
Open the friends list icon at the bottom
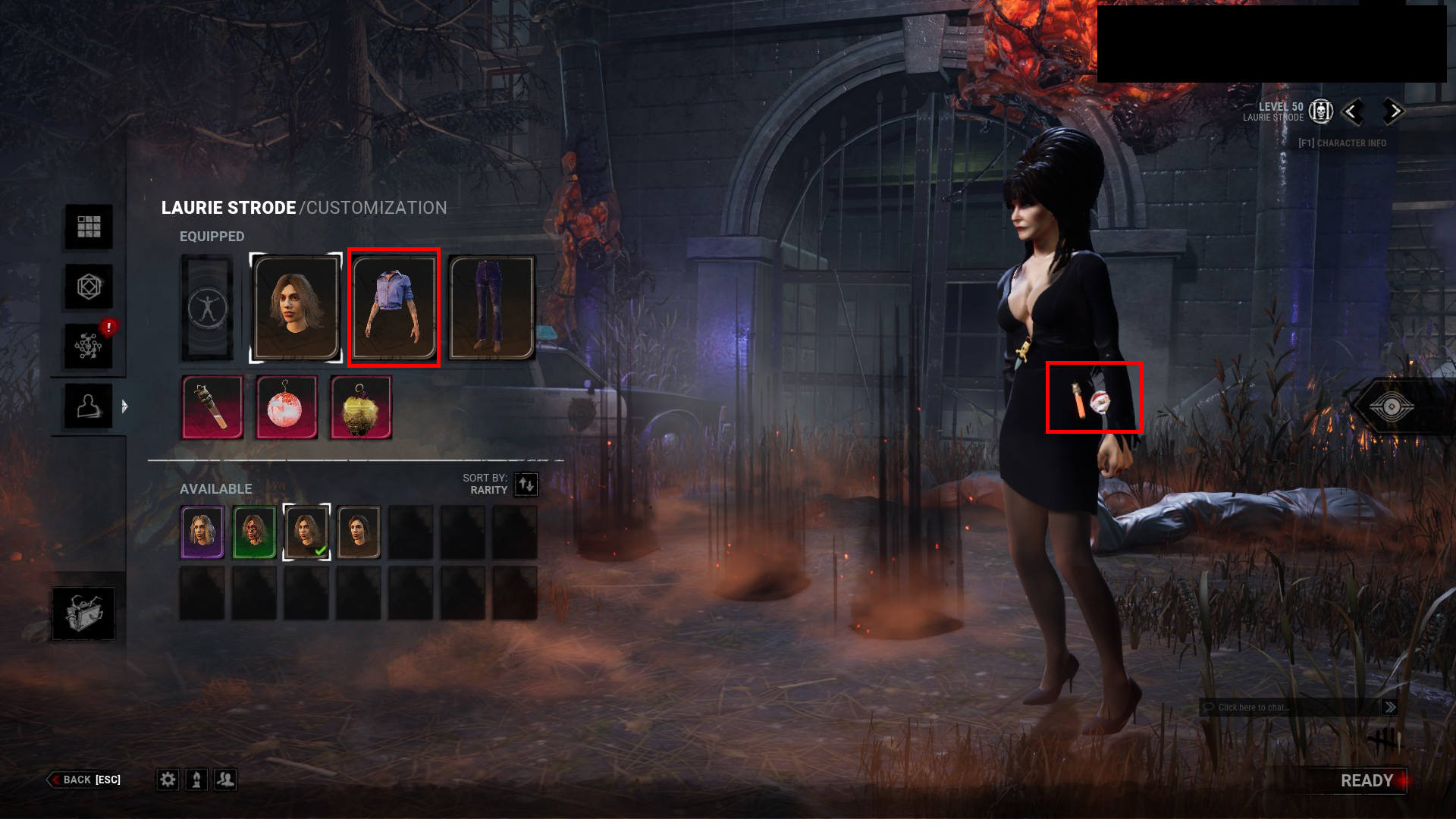(x=224, y=779)
